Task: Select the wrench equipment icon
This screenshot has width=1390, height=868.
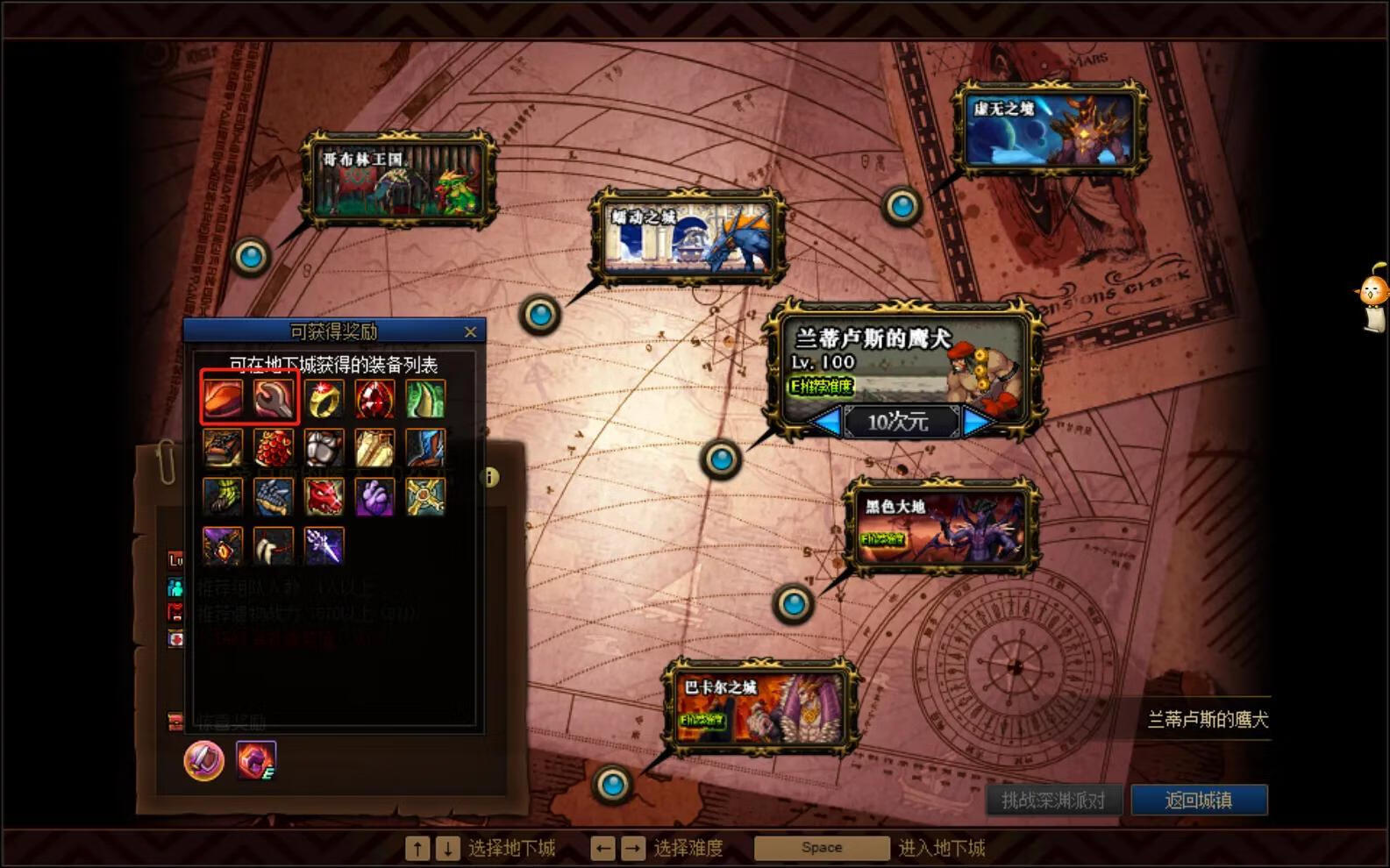Action: coord(274,399)
